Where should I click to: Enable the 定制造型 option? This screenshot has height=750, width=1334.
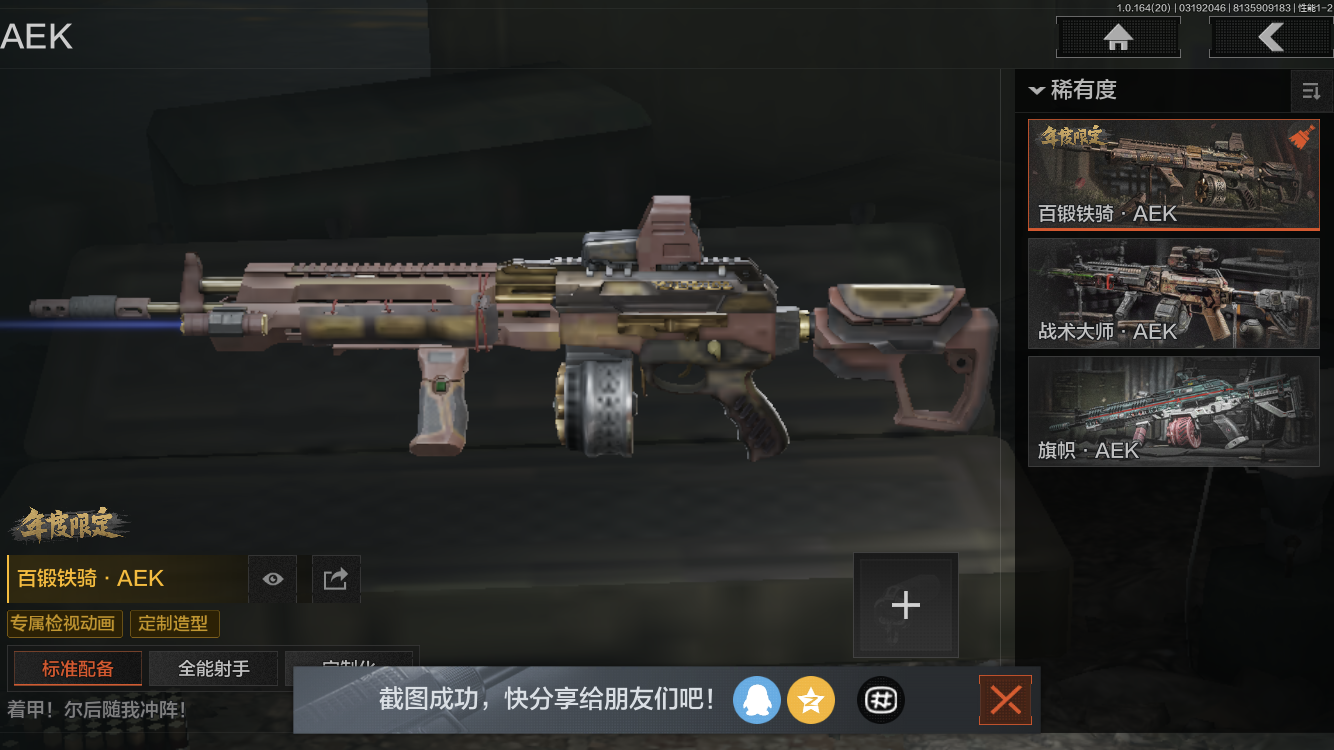[x=175, y=623]
